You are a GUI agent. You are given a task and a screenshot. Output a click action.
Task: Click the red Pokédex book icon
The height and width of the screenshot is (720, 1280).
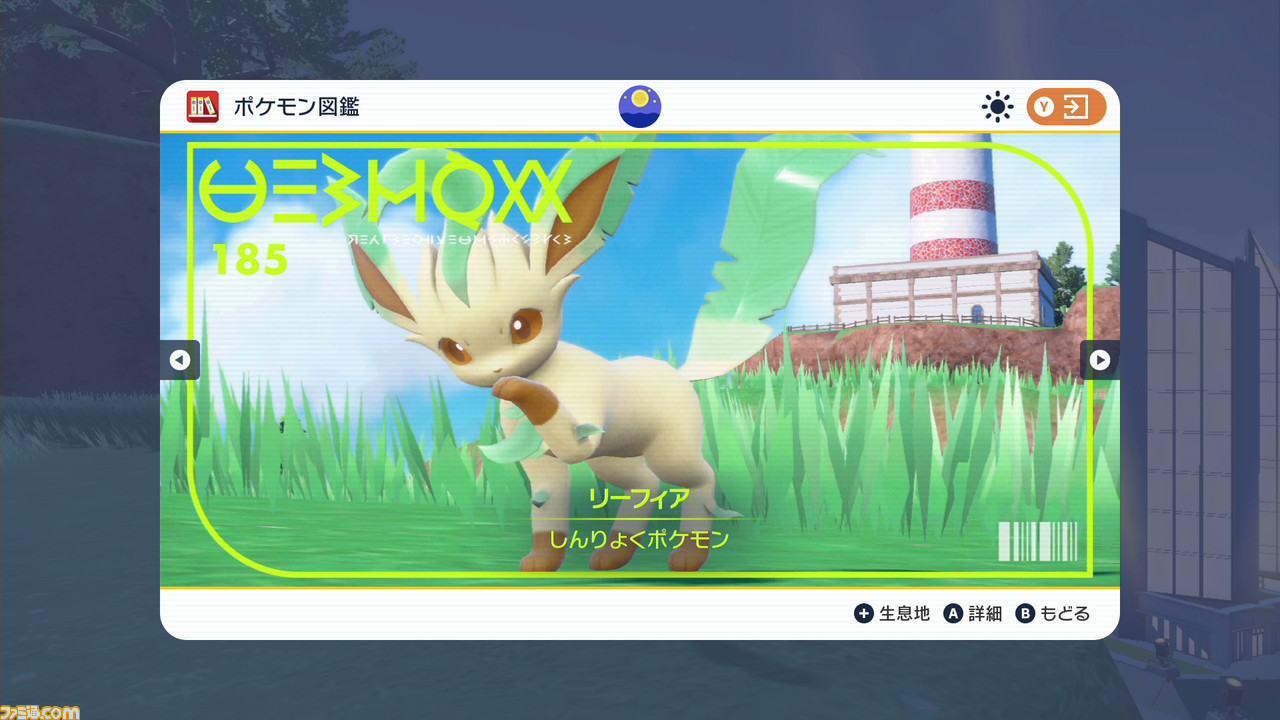point(202,107)
